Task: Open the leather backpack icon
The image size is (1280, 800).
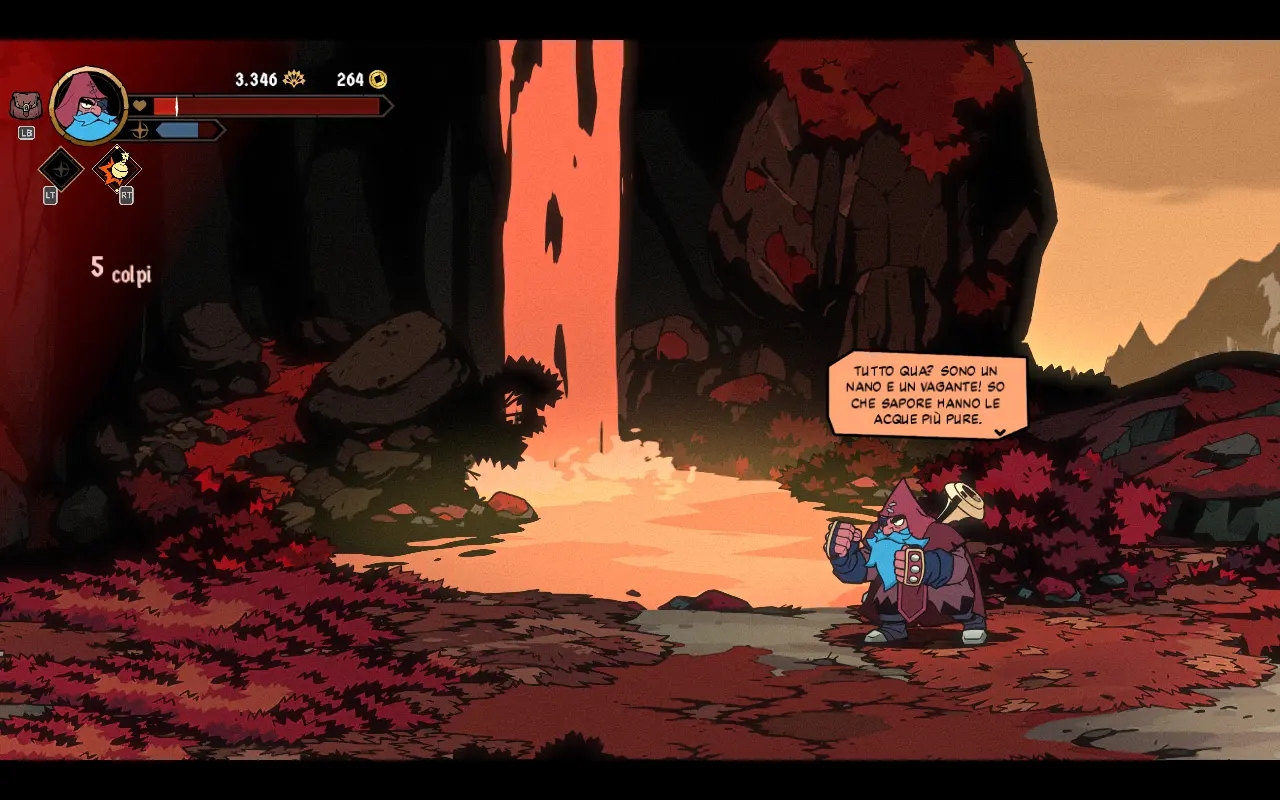Action: click(26, 105)
